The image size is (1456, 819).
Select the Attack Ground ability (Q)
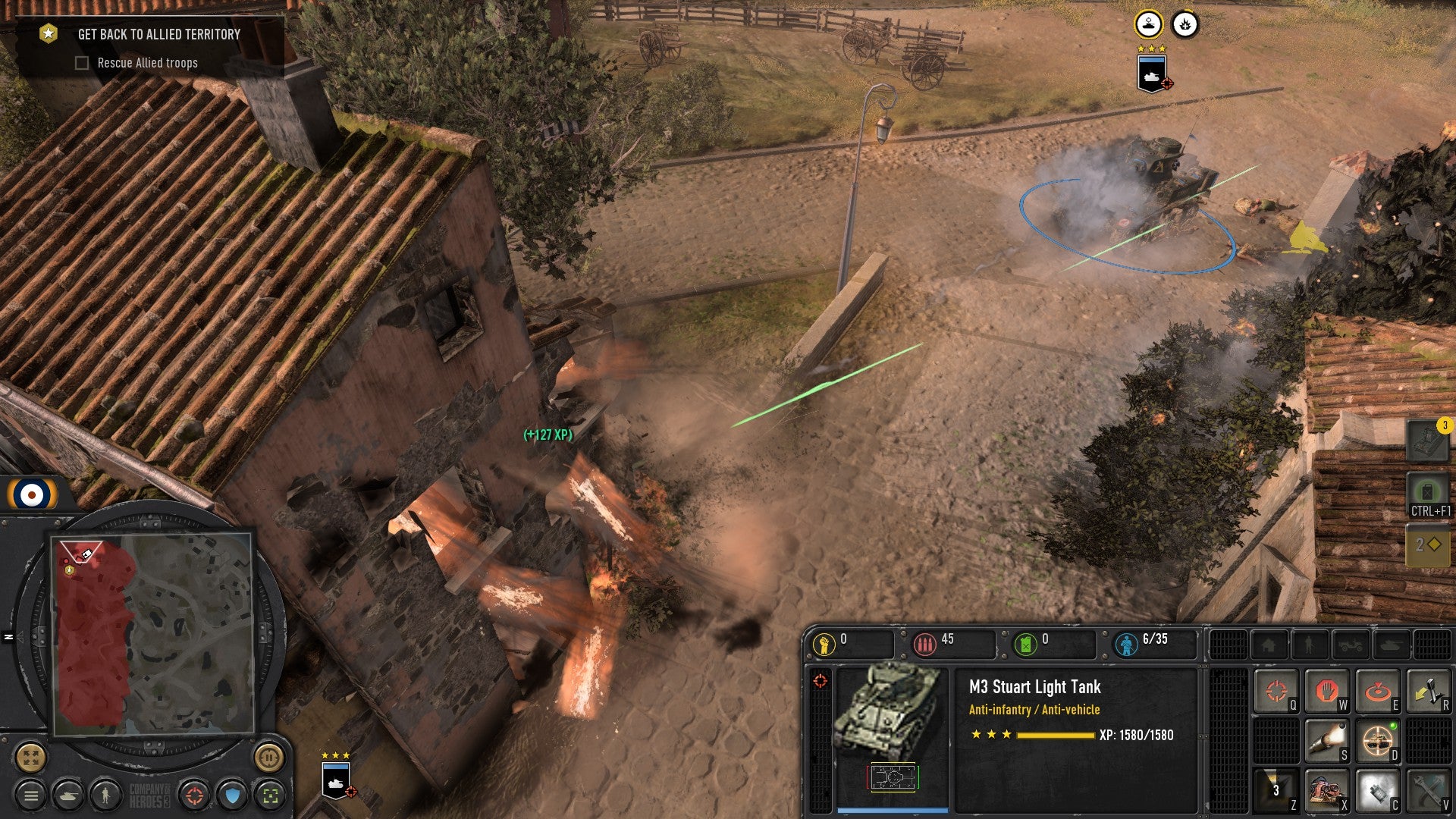pyautogui.click(x=1276, y=691)
